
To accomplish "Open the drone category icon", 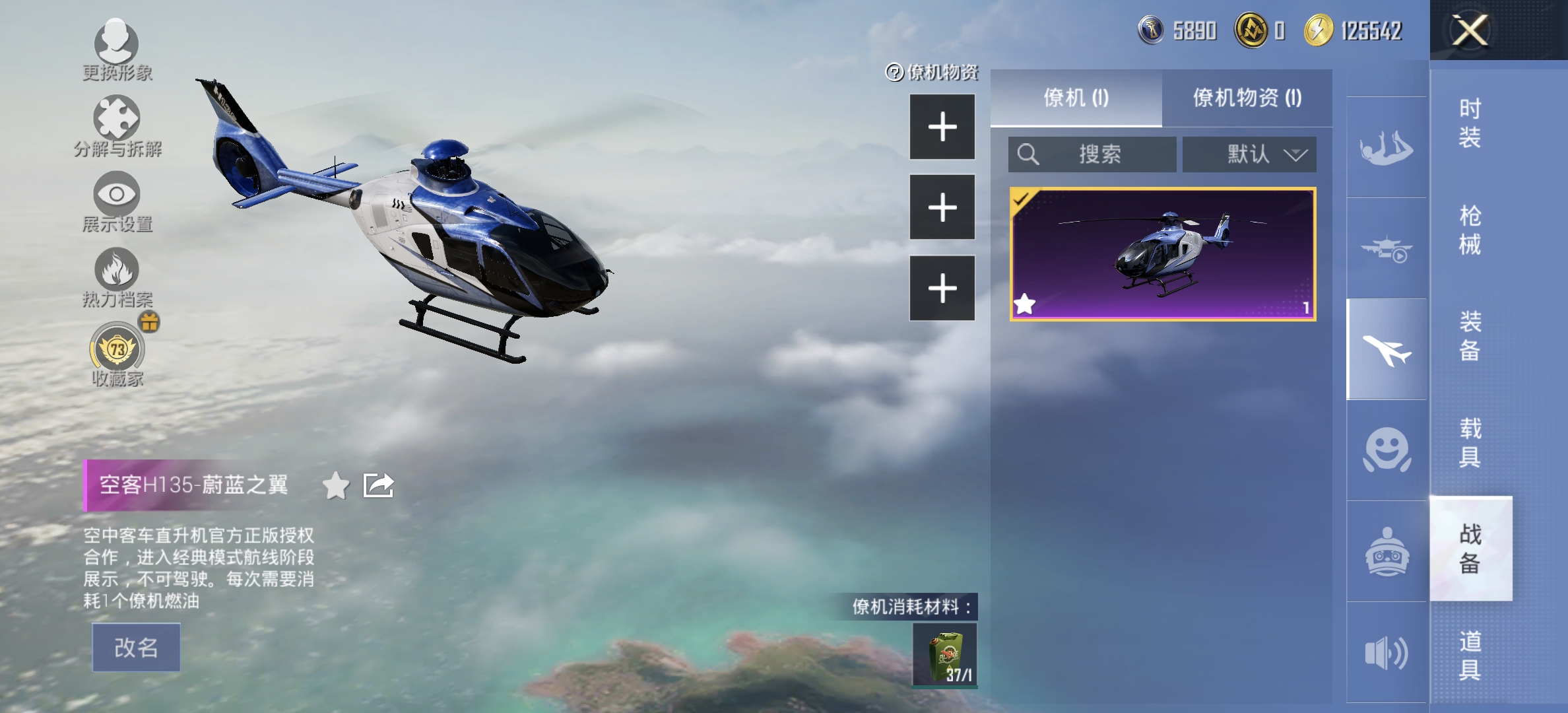I will [x=1386, y=248].
